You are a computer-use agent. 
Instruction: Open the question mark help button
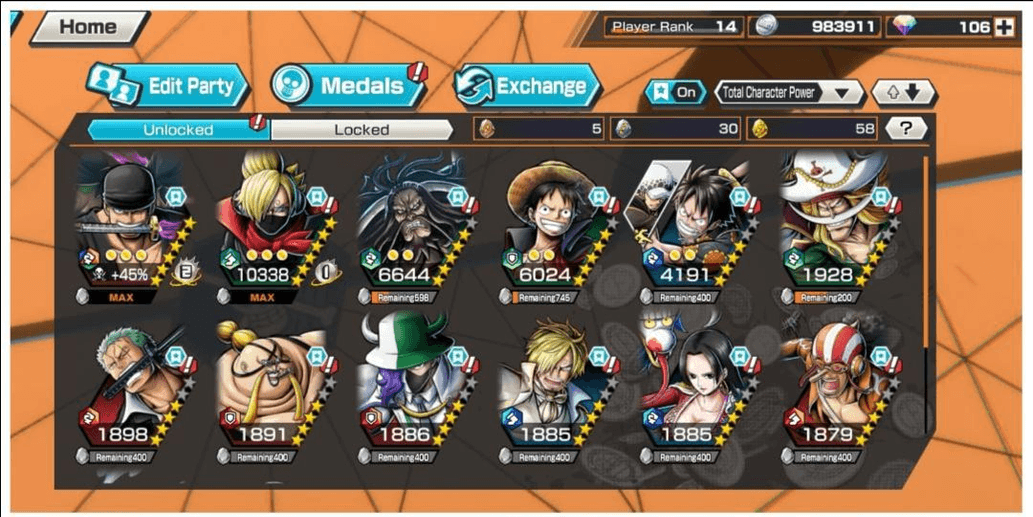coord(906,128)
